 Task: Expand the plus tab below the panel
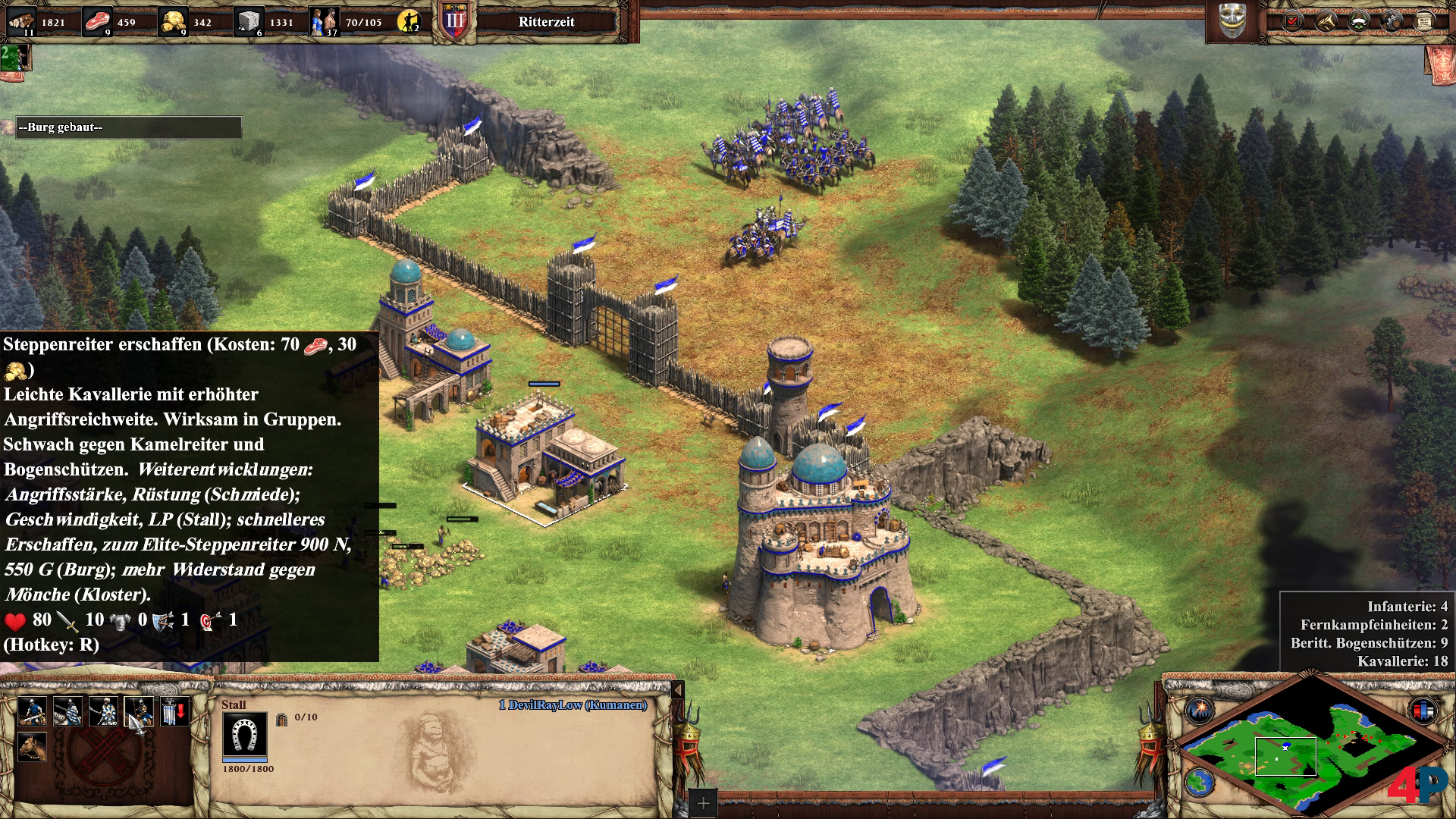pyautogui.click(x=703, y=803)
